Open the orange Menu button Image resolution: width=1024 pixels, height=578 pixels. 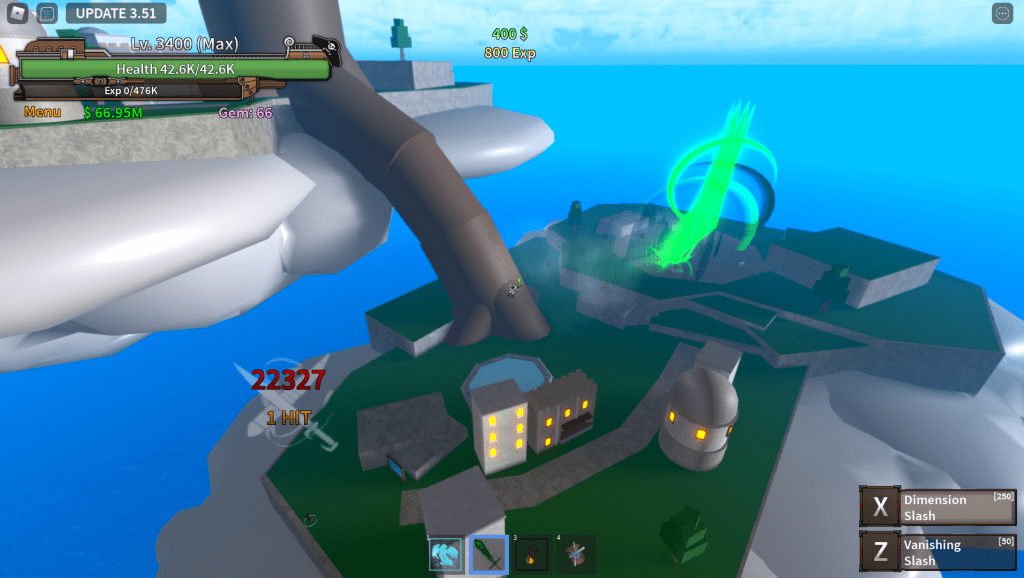[x=42, y=112]
